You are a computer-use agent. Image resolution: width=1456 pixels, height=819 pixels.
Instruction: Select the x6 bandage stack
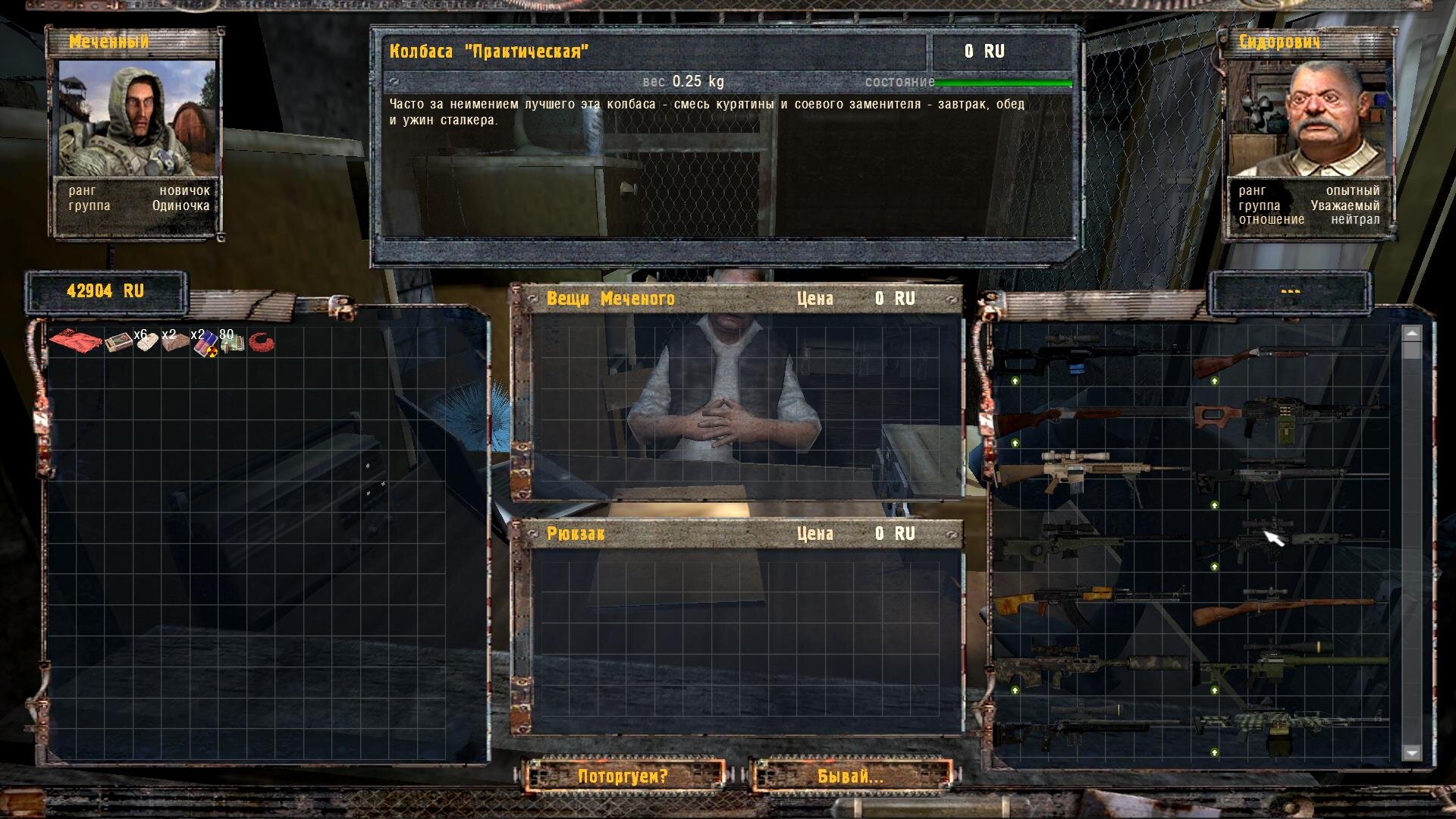(146, 343)
